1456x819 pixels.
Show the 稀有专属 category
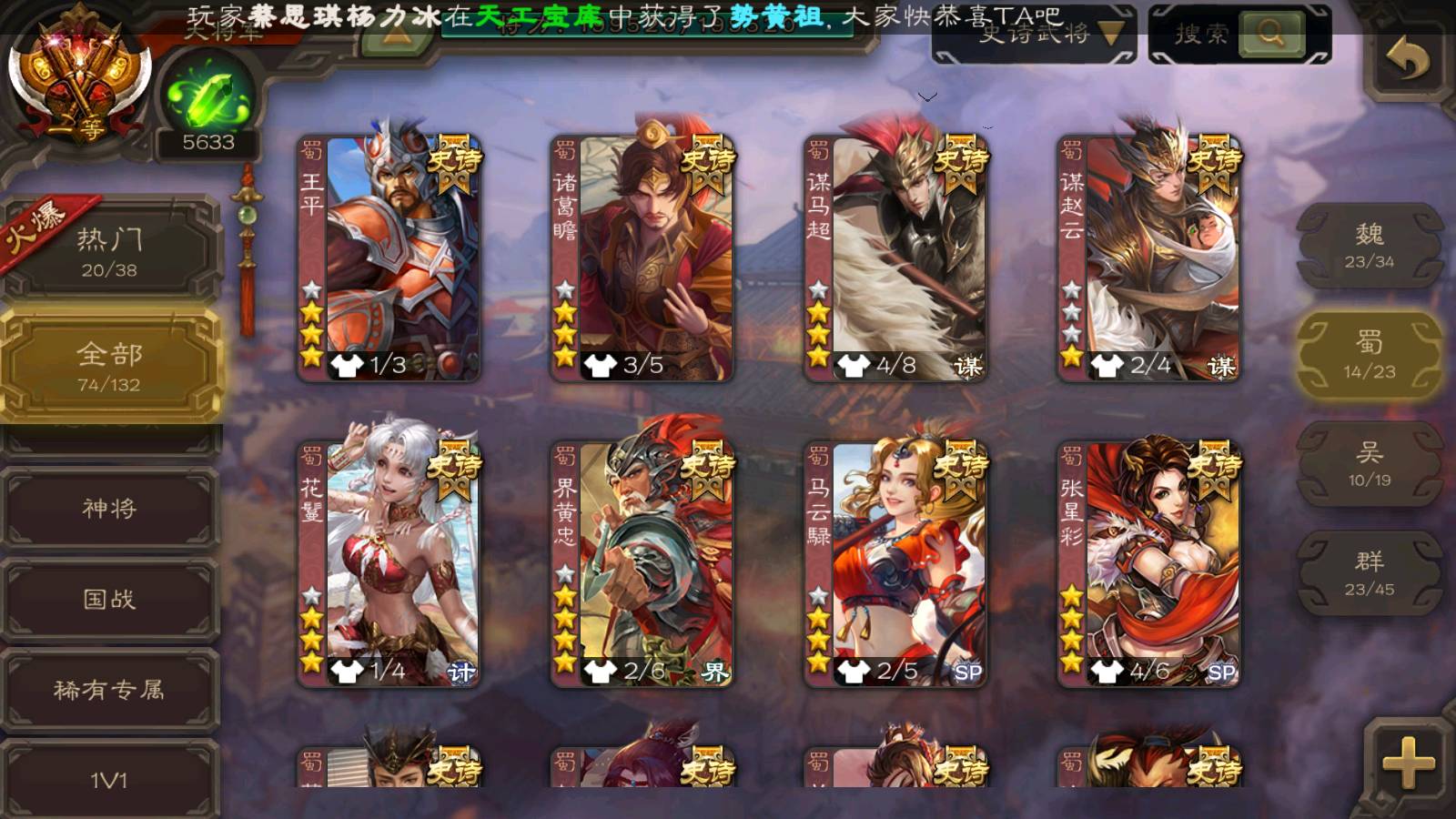(x=109, y=690)
